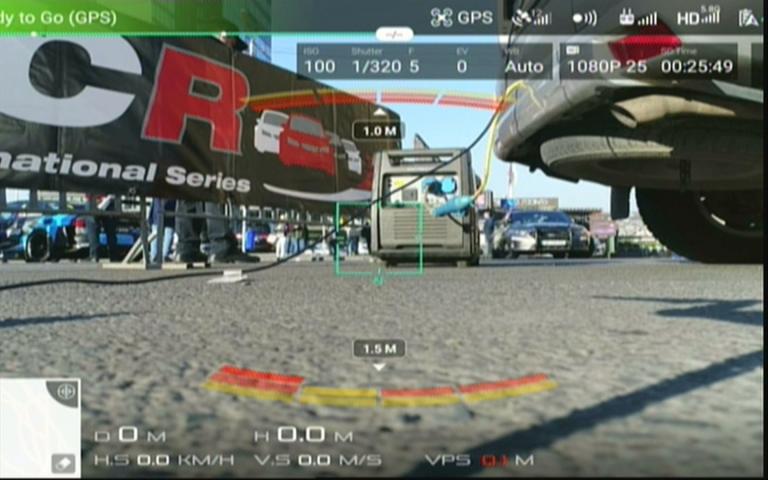Open the remote controller signal settings

[x=638, y=17]
